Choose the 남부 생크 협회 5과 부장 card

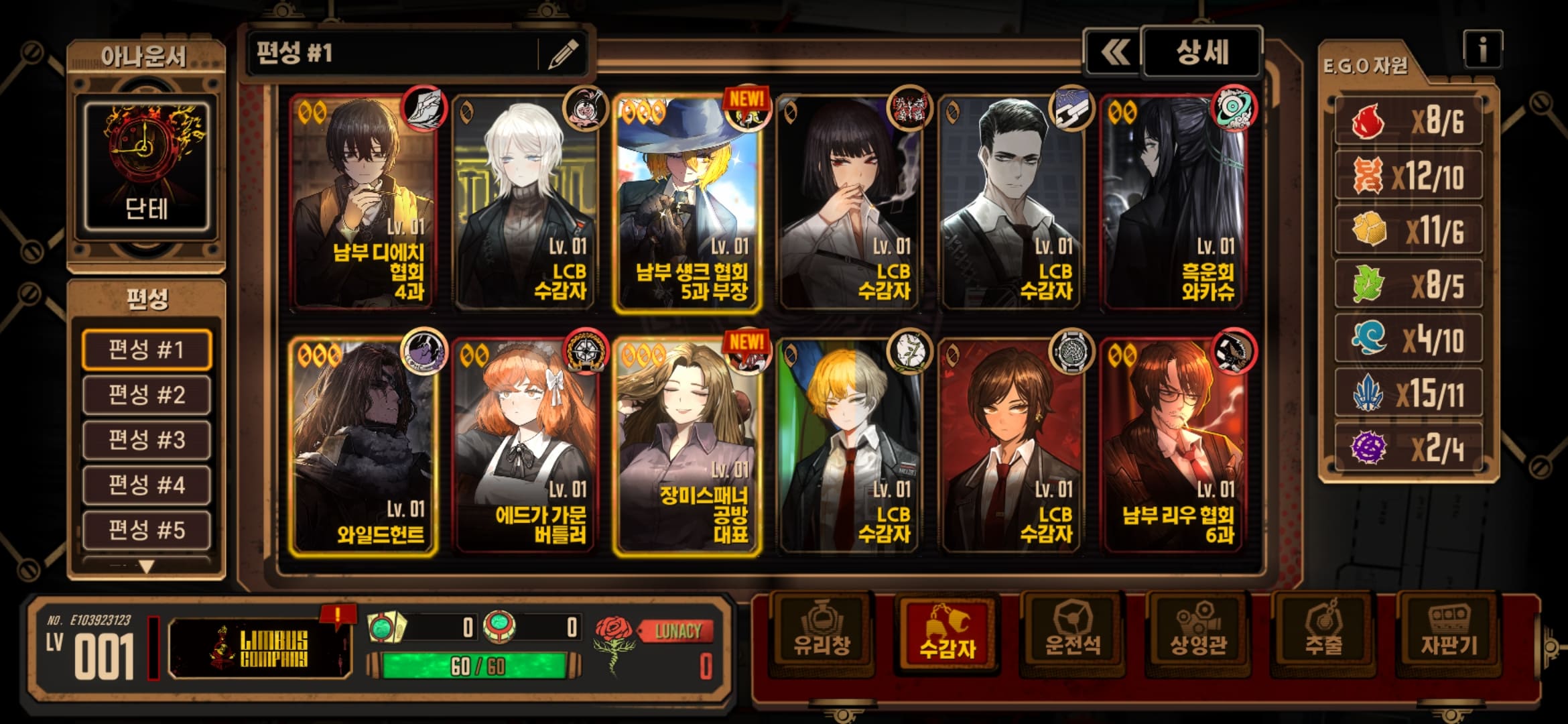(688, 202)
